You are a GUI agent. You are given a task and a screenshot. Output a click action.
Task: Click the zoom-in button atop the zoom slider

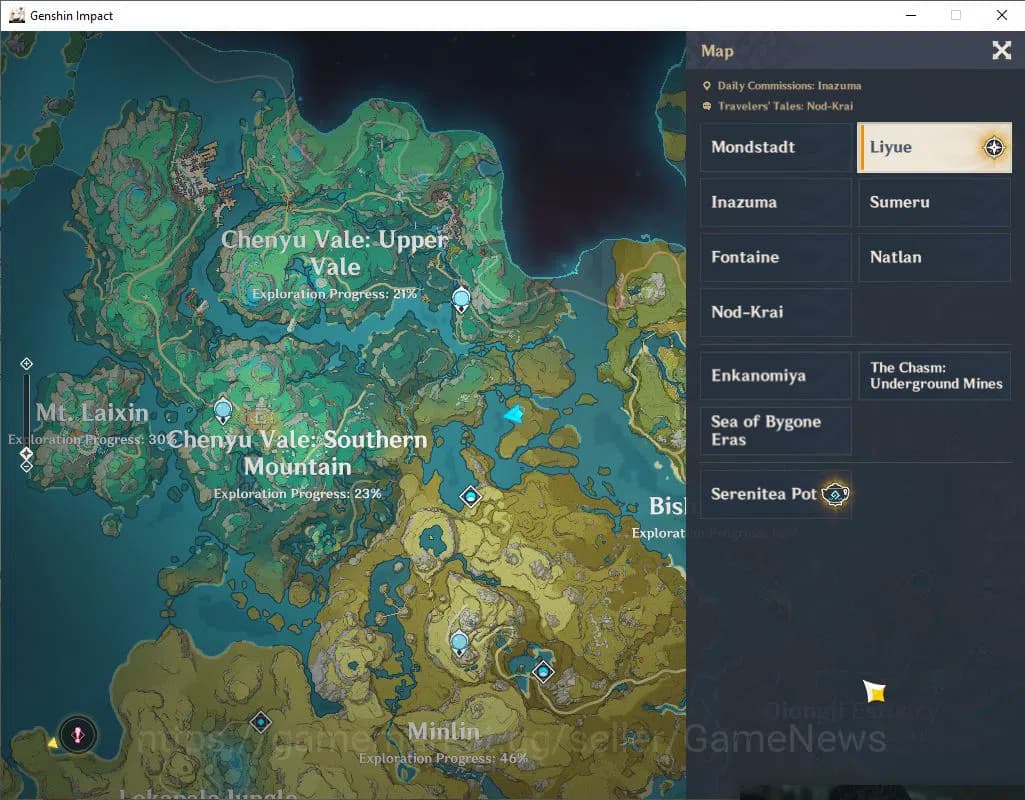point(27,364)
